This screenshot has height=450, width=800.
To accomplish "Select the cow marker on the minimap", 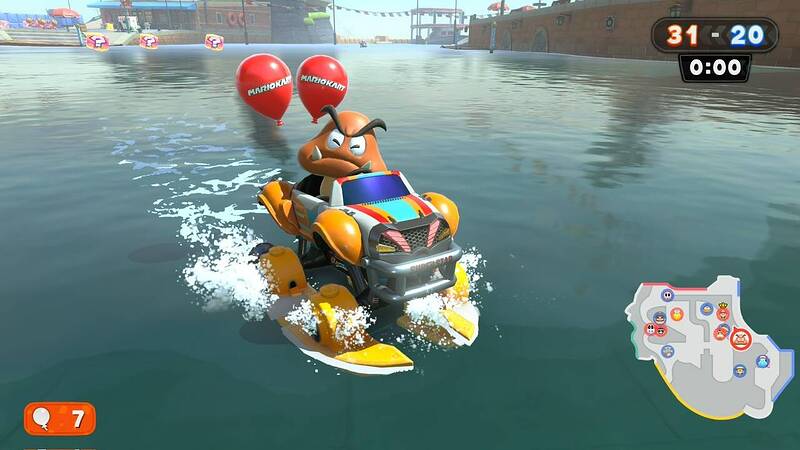I will tap(650, 329).
